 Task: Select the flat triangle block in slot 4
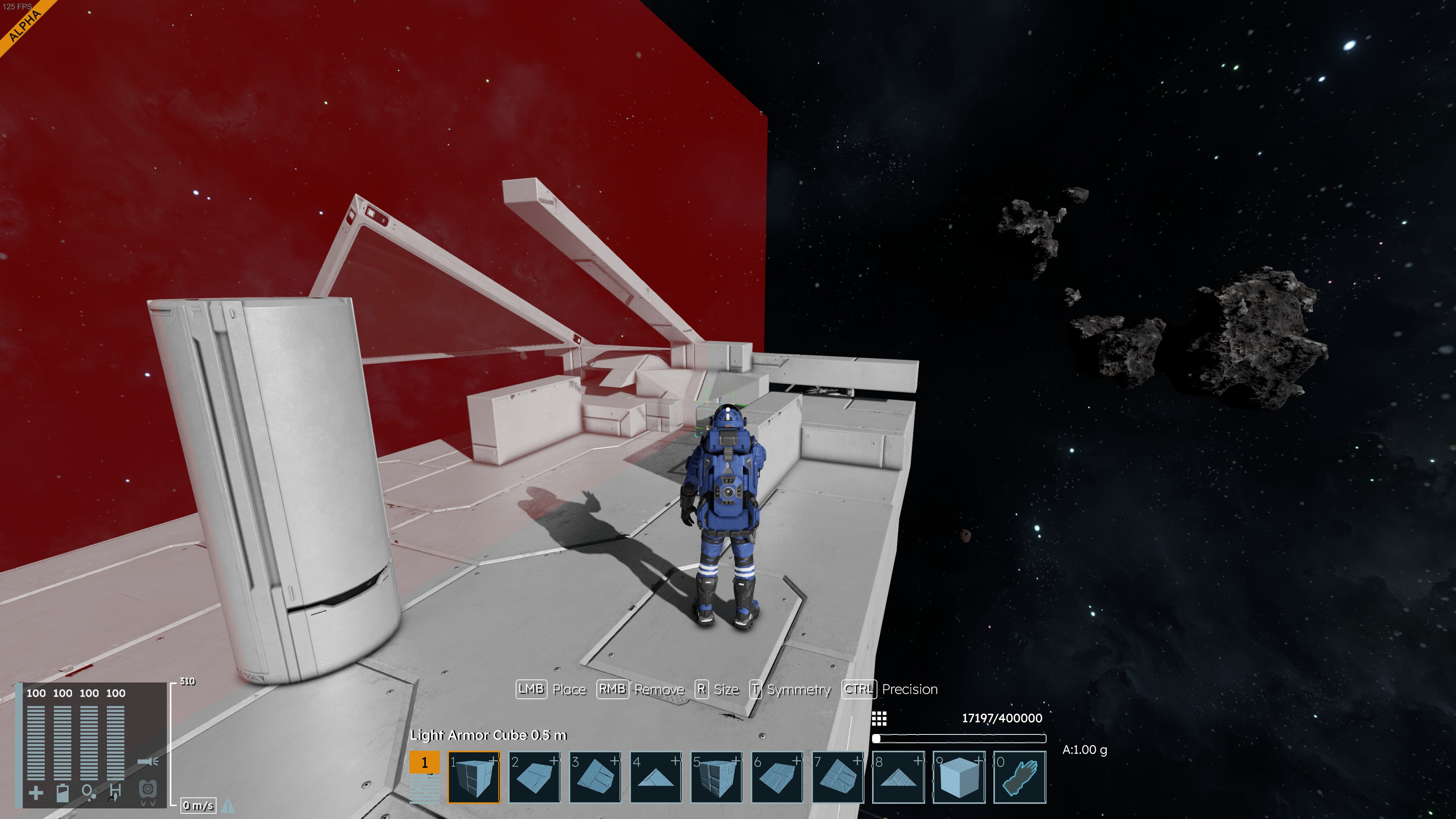[x=656, y=777]
